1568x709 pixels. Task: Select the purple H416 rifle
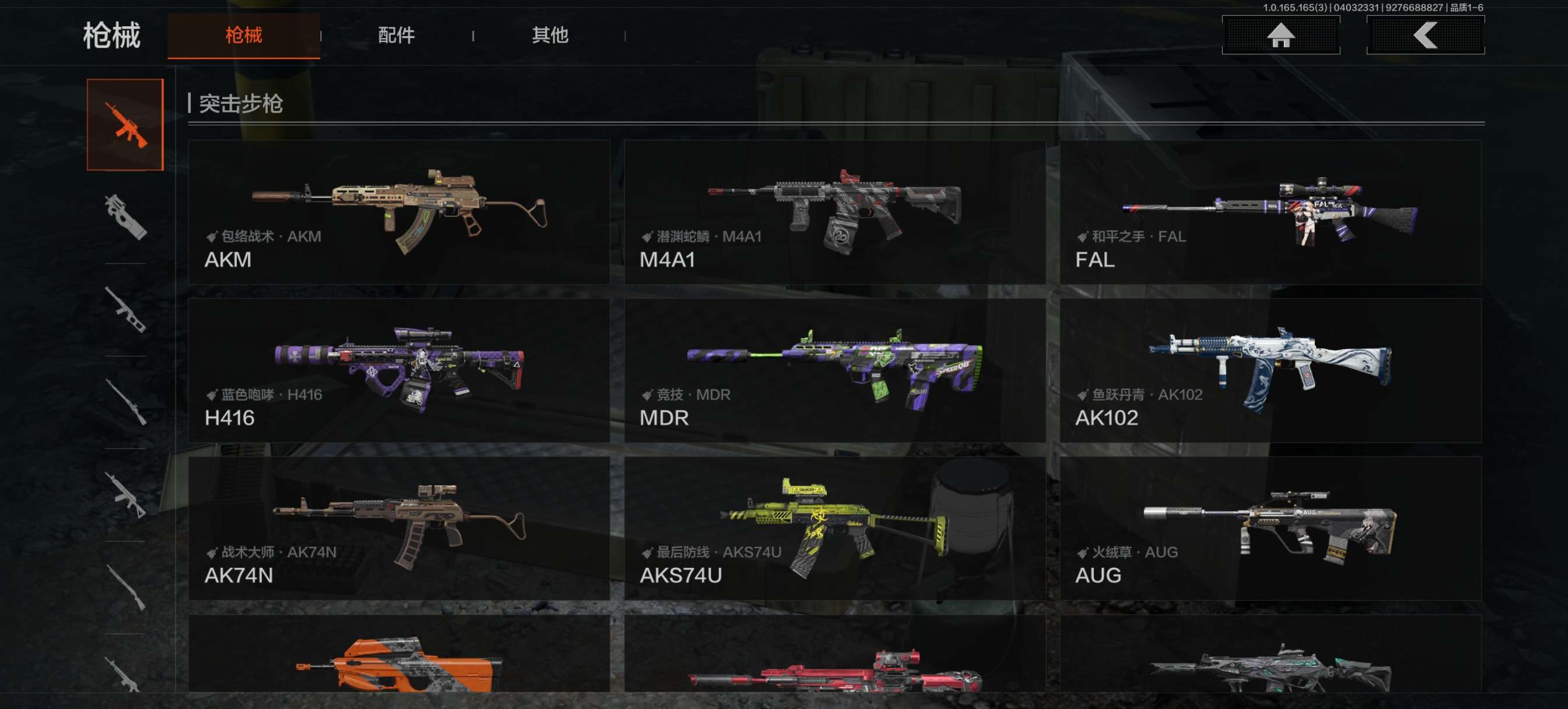coord(398,370)
